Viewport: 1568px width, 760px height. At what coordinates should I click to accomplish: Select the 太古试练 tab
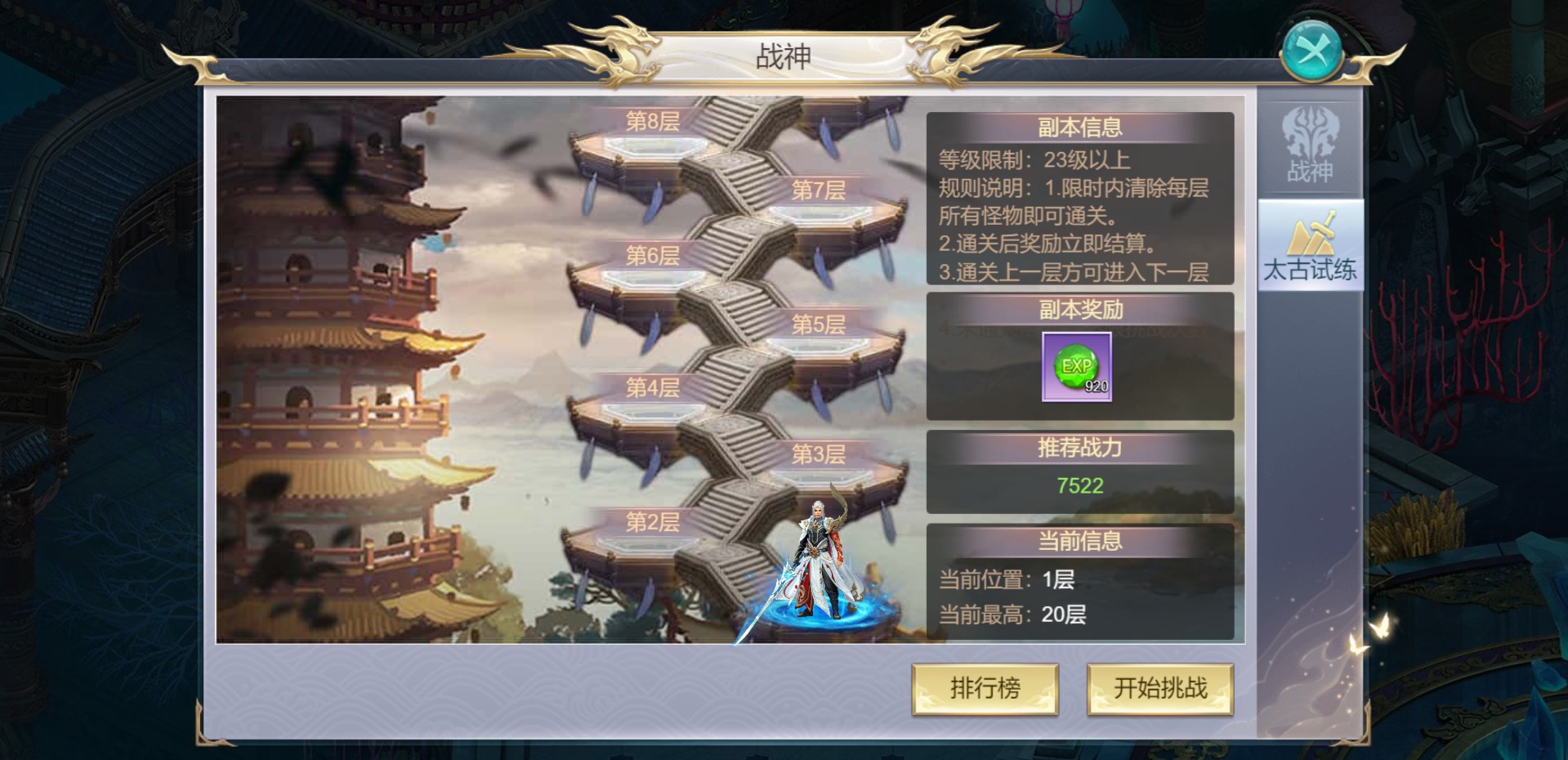(x=1310, y=246)
